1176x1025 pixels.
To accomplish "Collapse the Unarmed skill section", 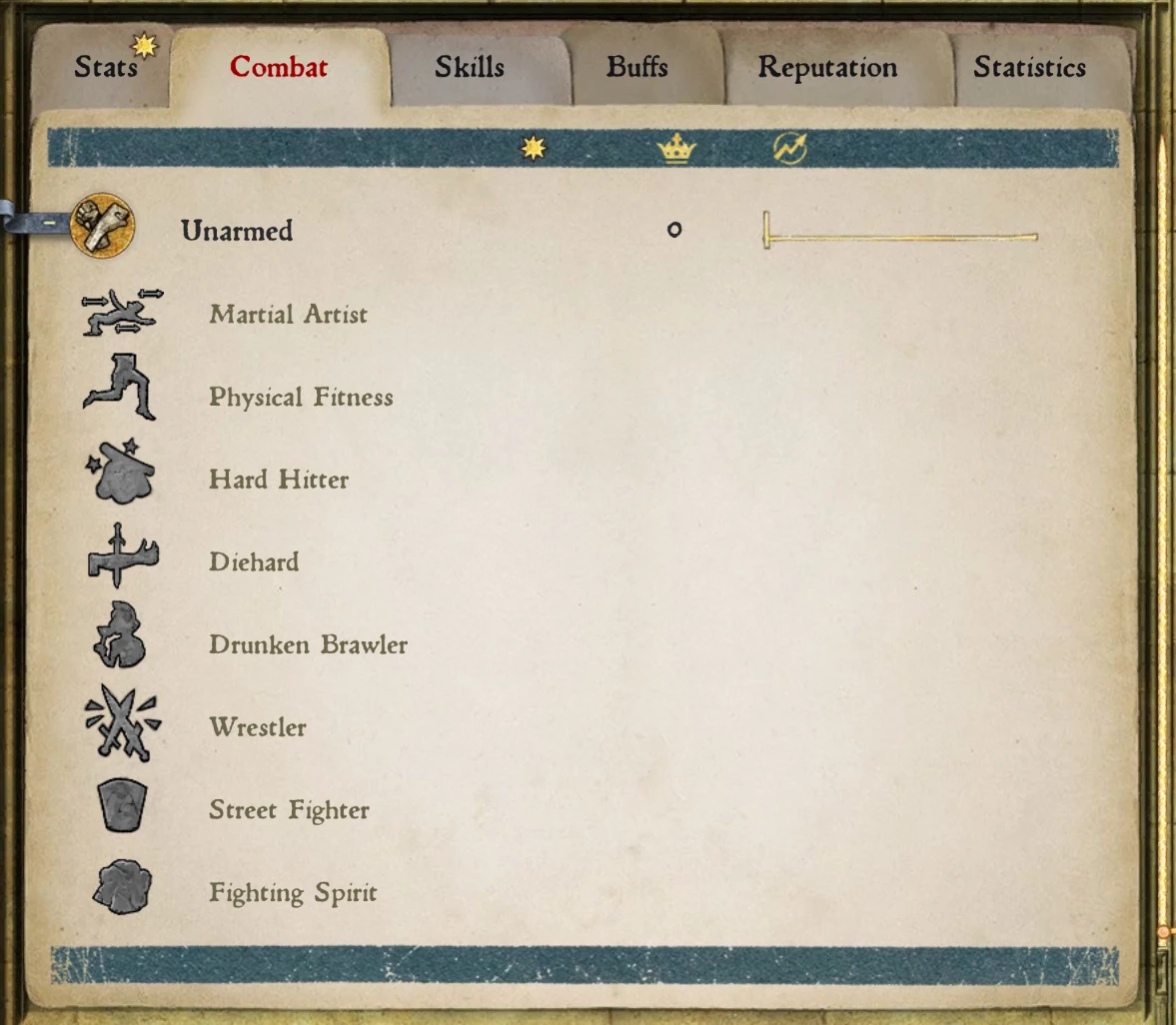I will pyautogui.click(x=50, y=224).
